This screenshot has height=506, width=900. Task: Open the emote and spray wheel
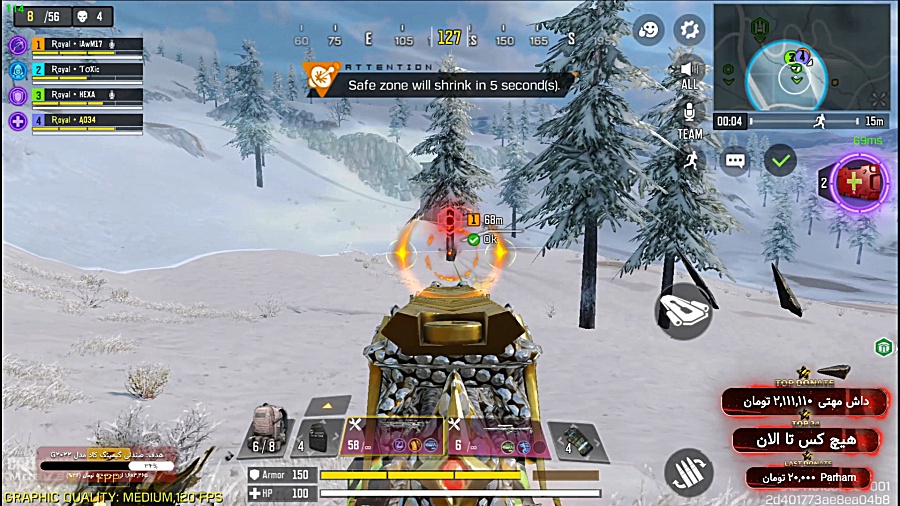(650, 30)
